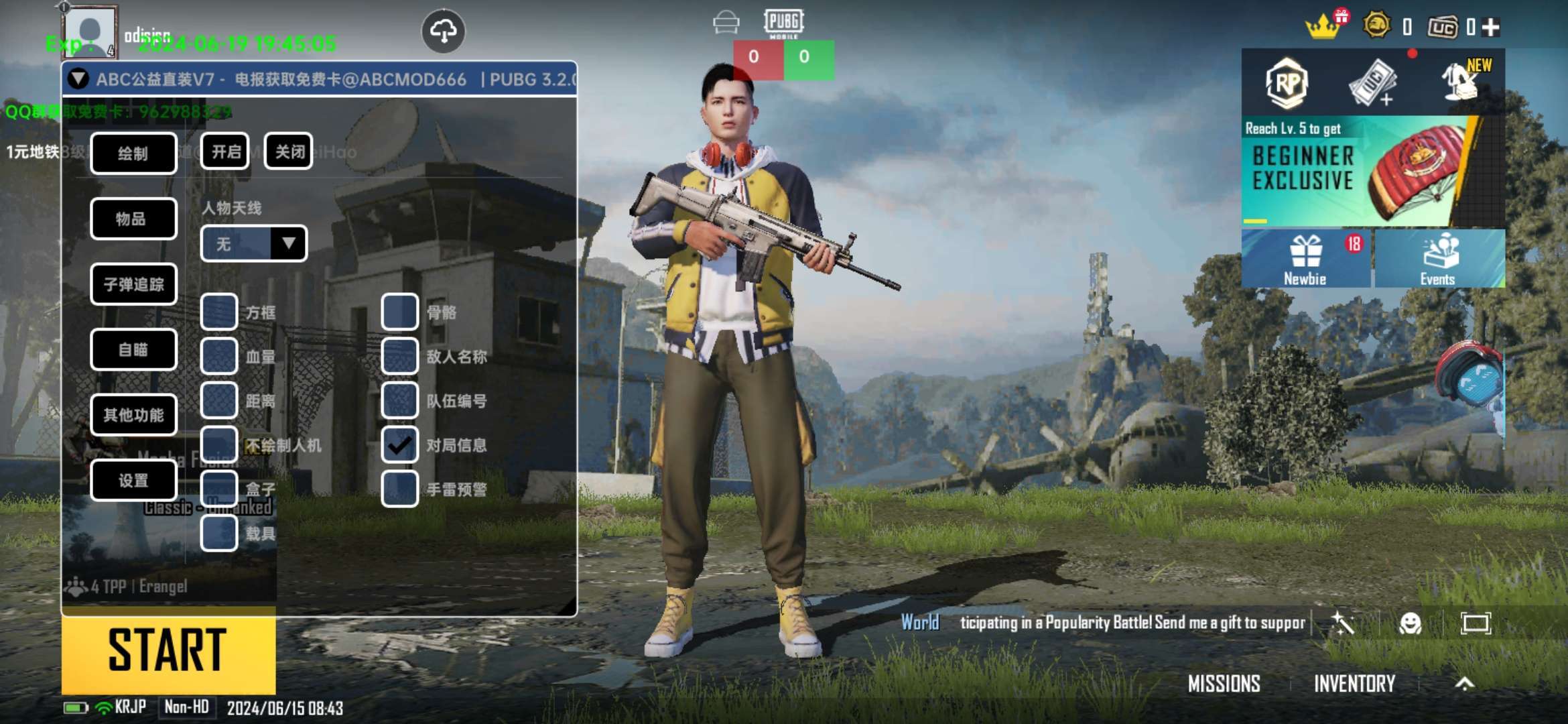Start the match with the yellow START button
Image resolution: width=1568 pixels, height=724 pixels.
click(x=168, y=650)
